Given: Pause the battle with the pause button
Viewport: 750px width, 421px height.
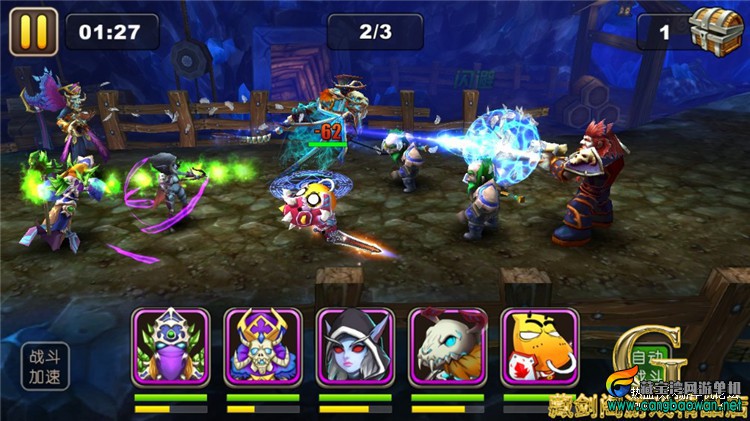Looking at the screenshot, I should 33,31.
